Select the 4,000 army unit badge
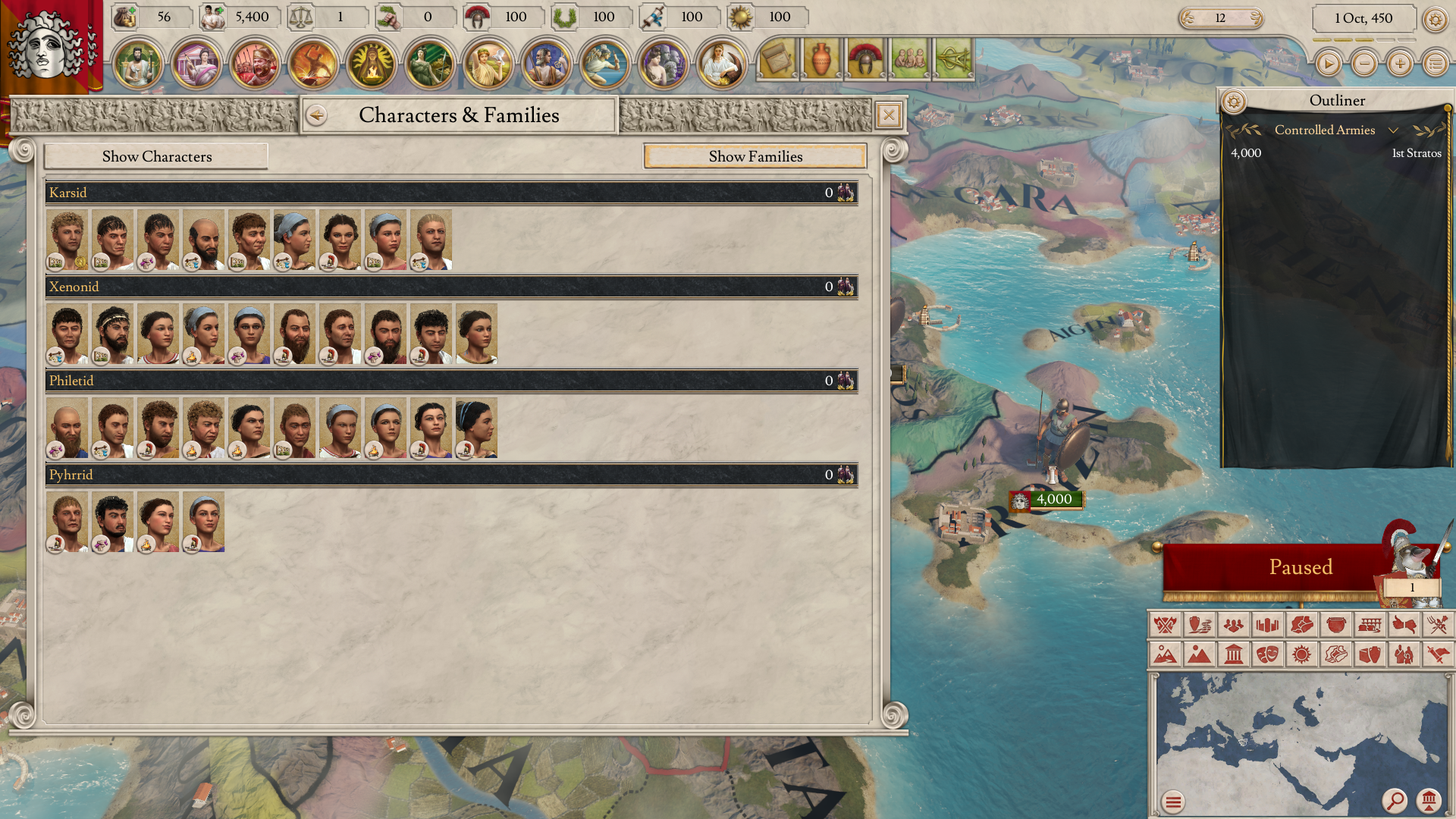This screenshot has height=819, width=1456. click(x=1046, y=500)
